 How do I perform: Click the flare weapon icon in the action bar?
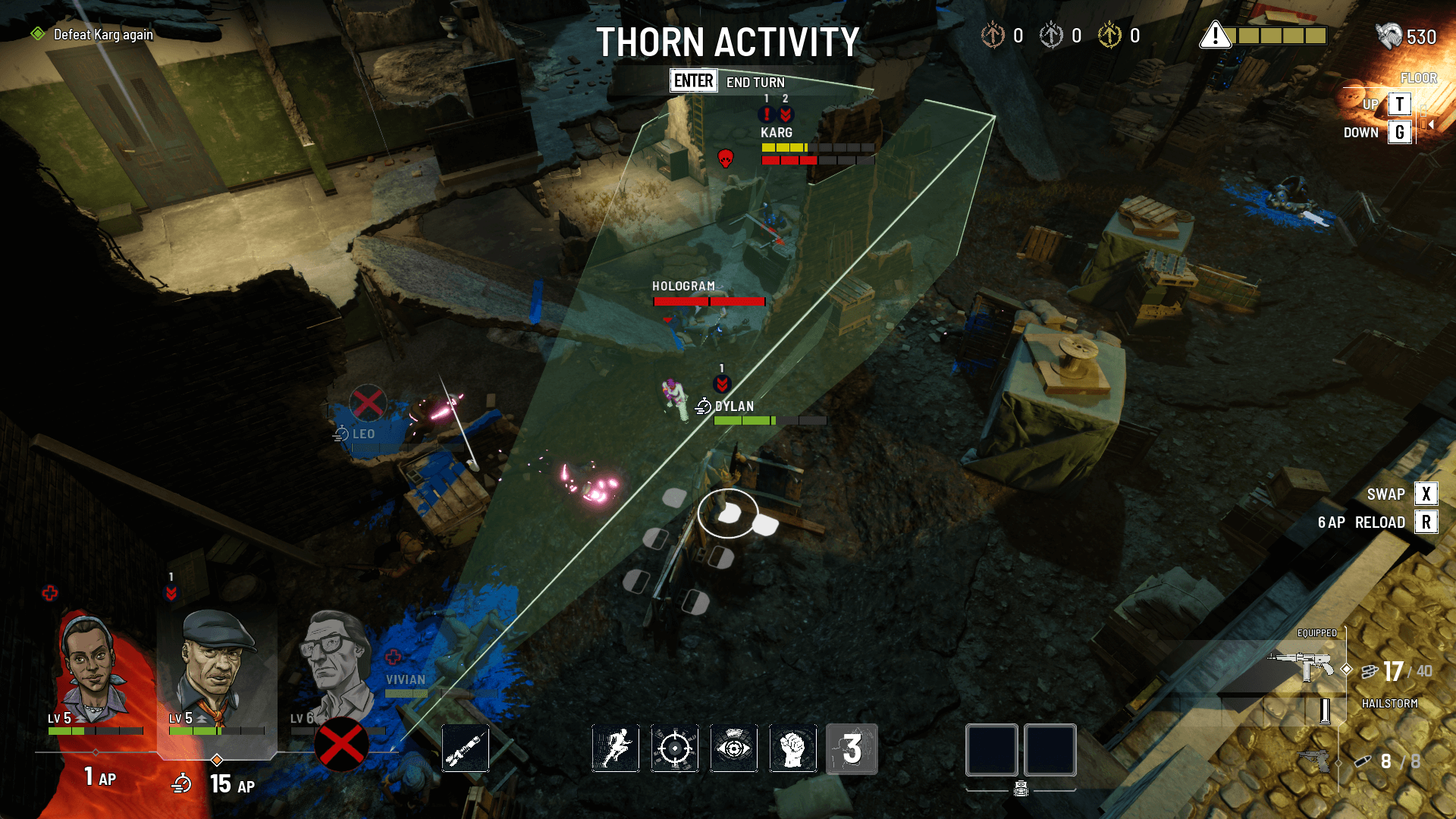(x=465, y=749)
